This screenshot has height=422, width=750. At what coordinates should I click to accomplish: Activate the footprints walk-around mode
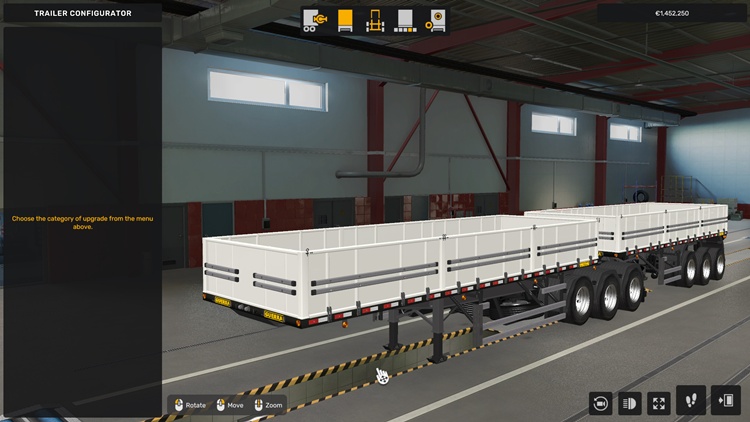[691, 401]
